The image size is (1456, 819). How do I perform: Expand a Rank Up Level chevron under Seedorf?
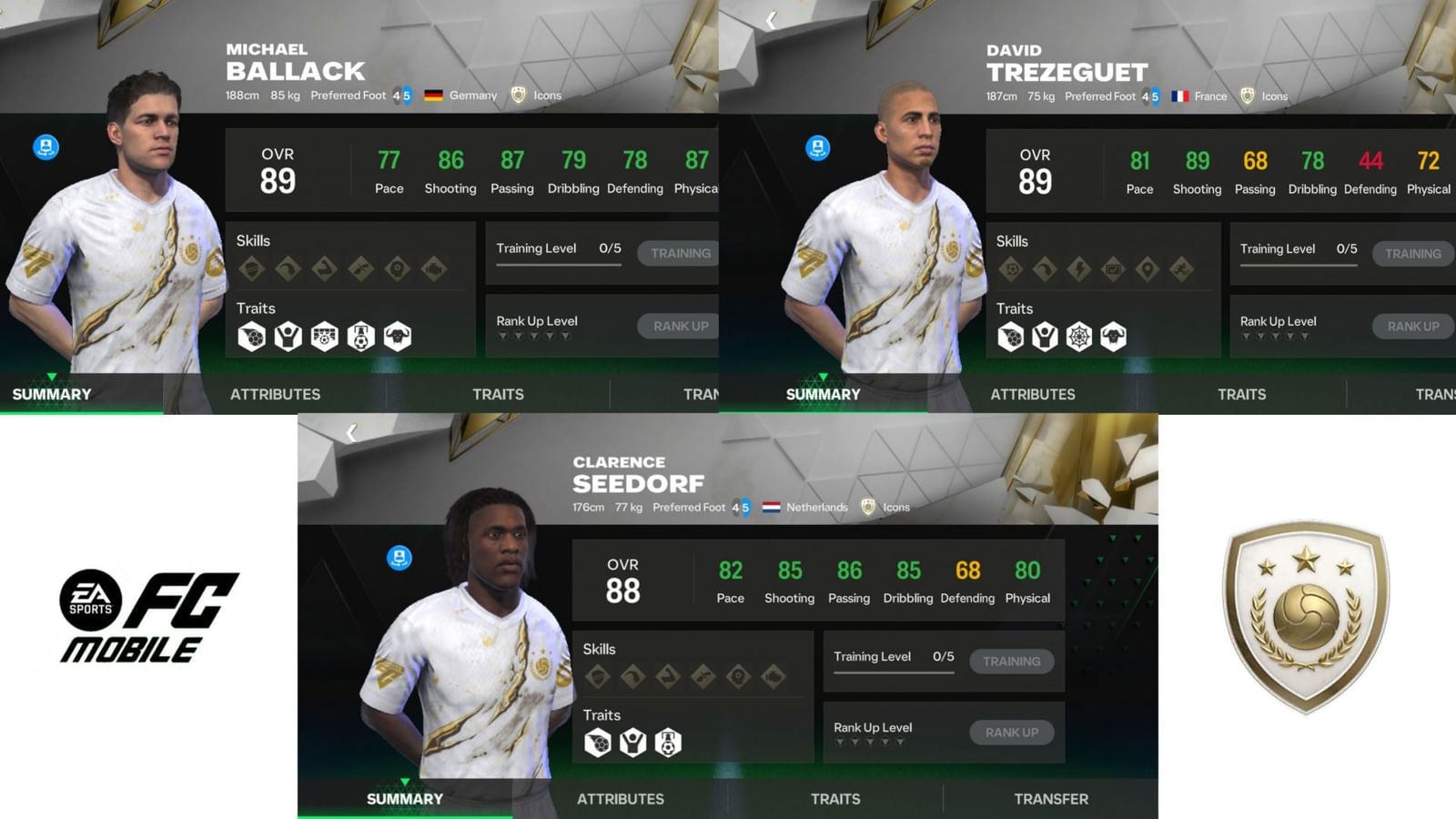tap(839, 743)
